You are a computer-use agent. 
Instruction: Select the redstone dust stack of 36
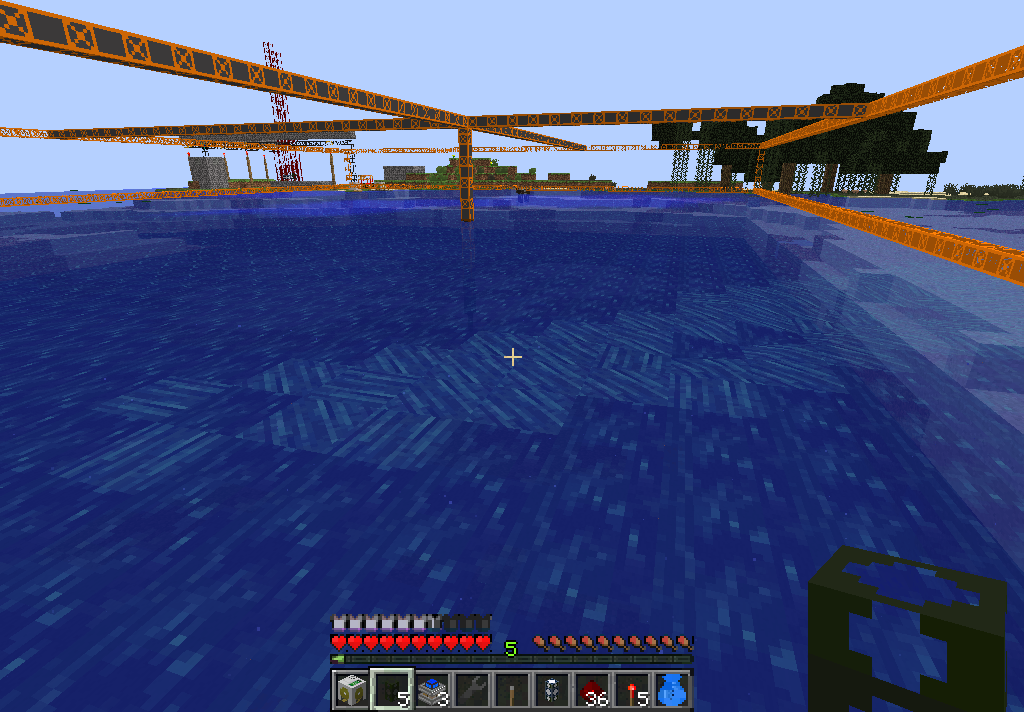click(x=591, y=690)
